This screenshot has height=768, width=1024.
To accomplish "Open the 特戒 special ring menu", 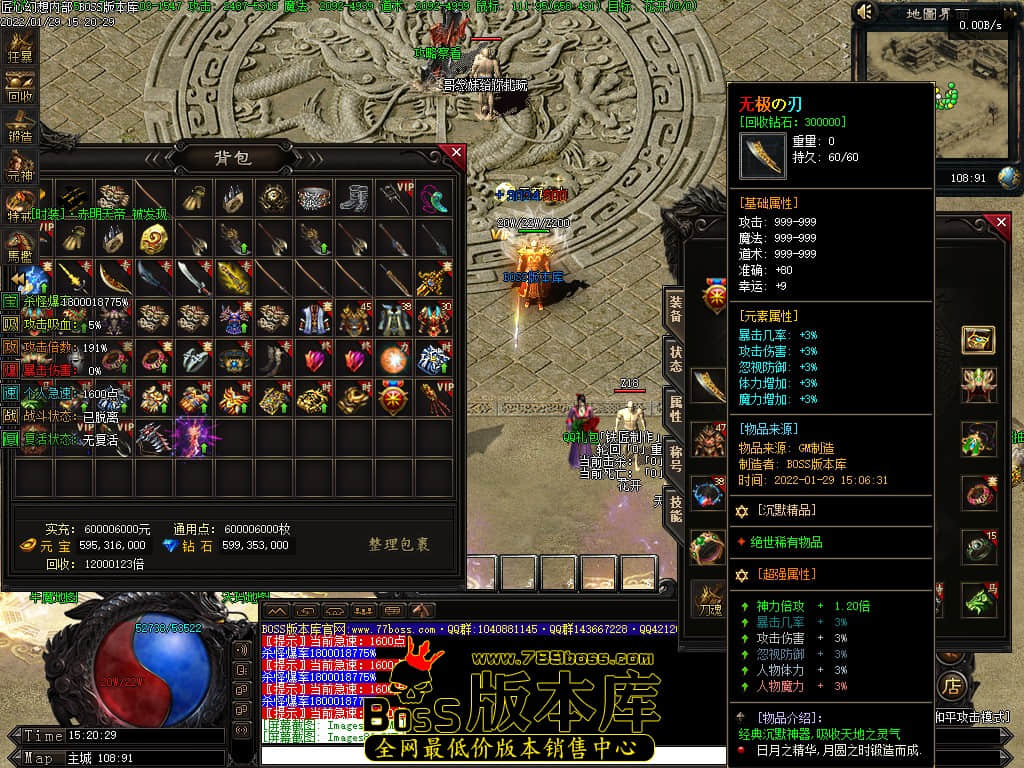I will coord(20,206).
